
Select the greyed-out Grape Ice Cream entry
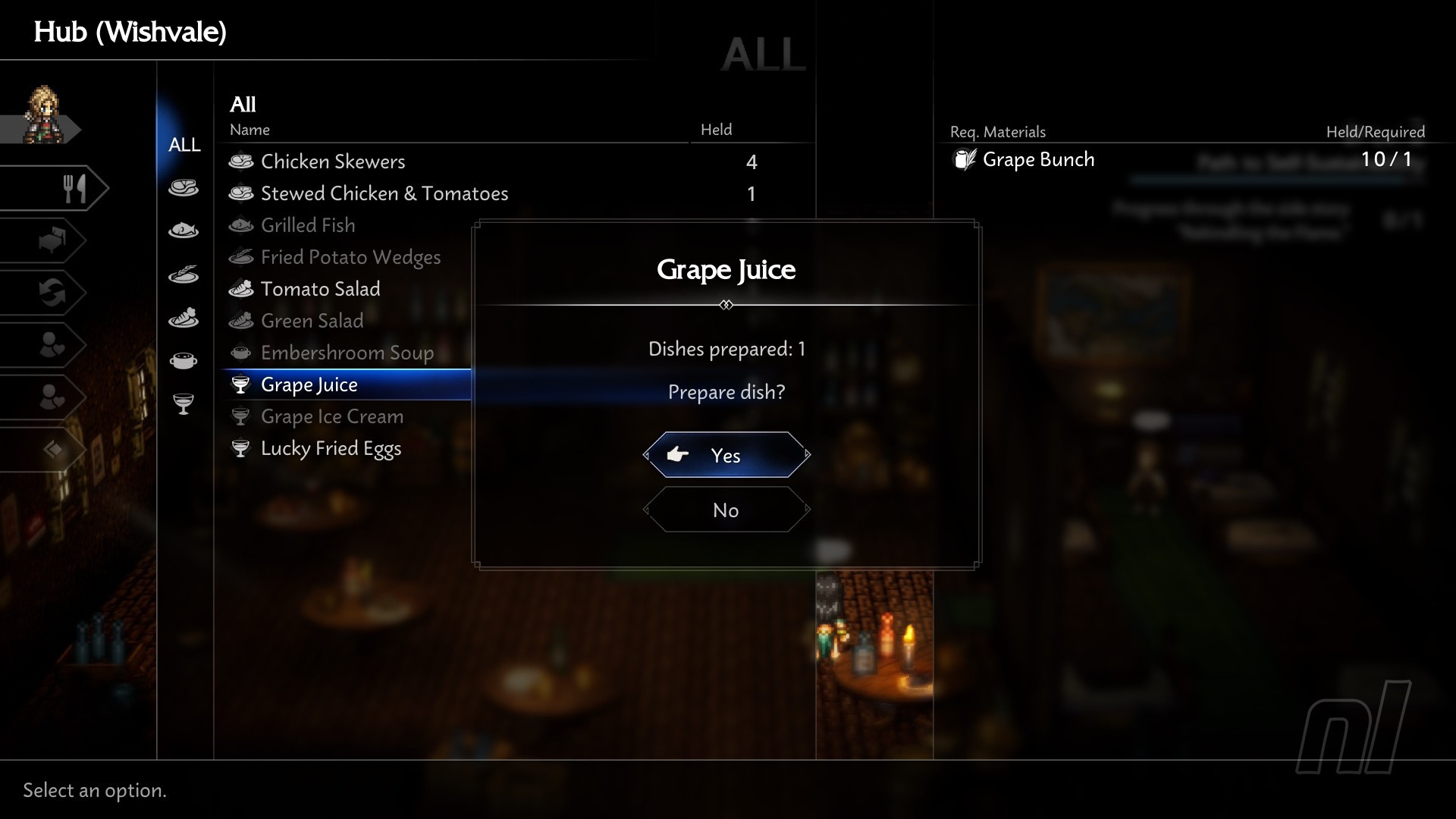331,416
